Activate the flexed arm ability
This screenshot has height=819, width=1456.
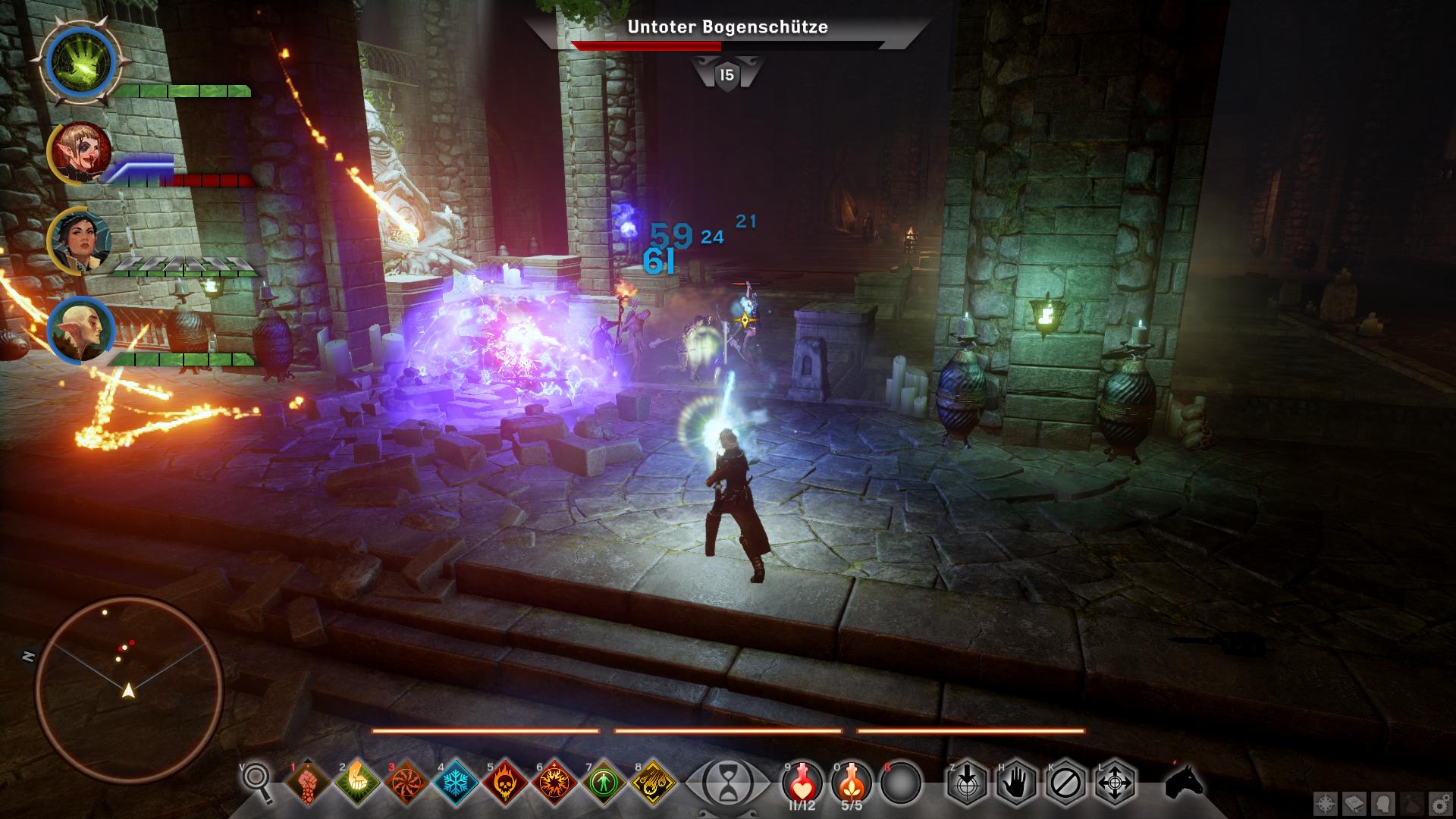[x=357, y=781]
